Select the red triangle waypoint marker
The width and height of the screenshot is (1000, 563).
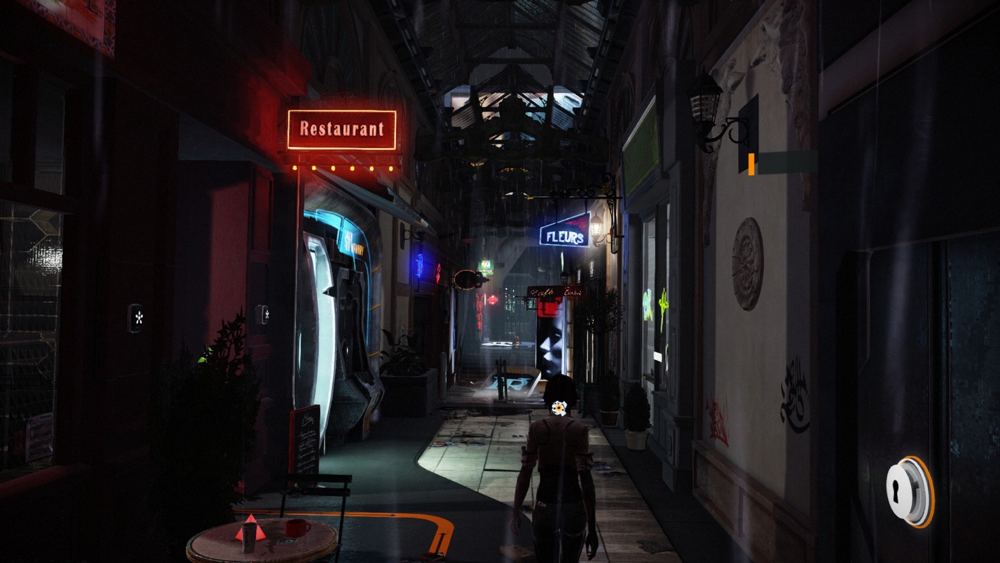click(x=250, y=529)
